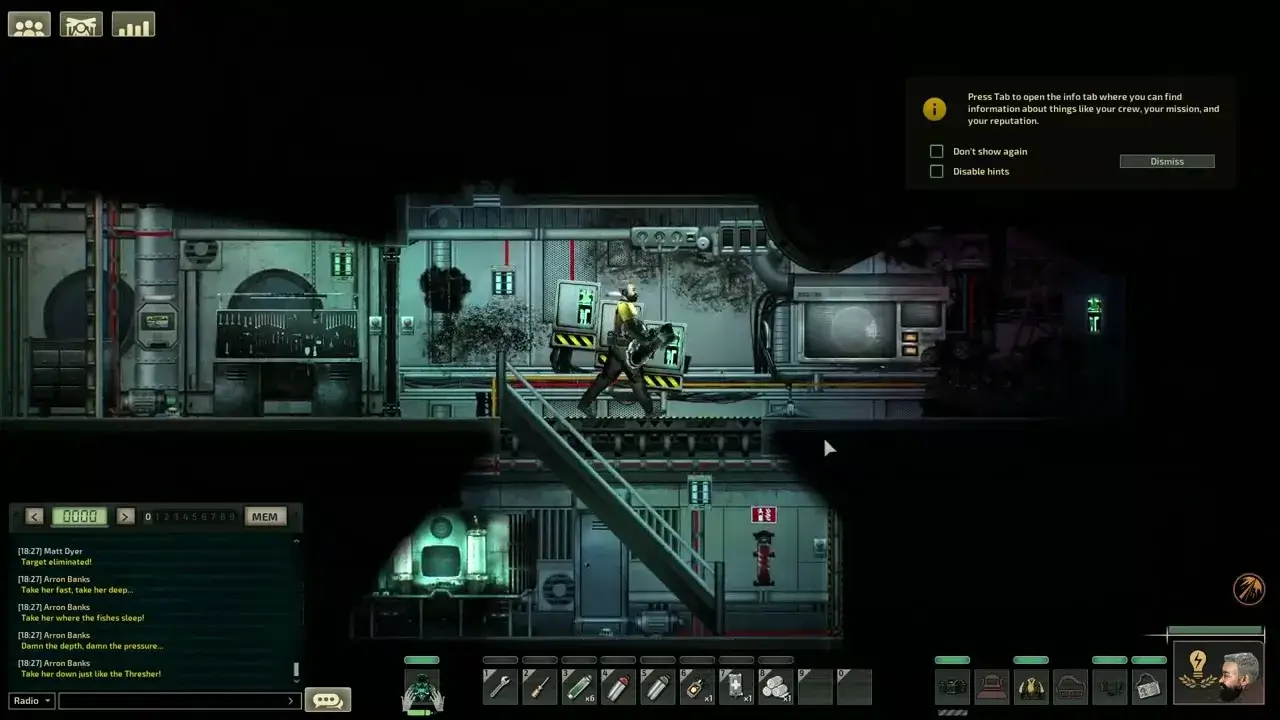Click the left arrow beside the 0000 display

[34, 516]
